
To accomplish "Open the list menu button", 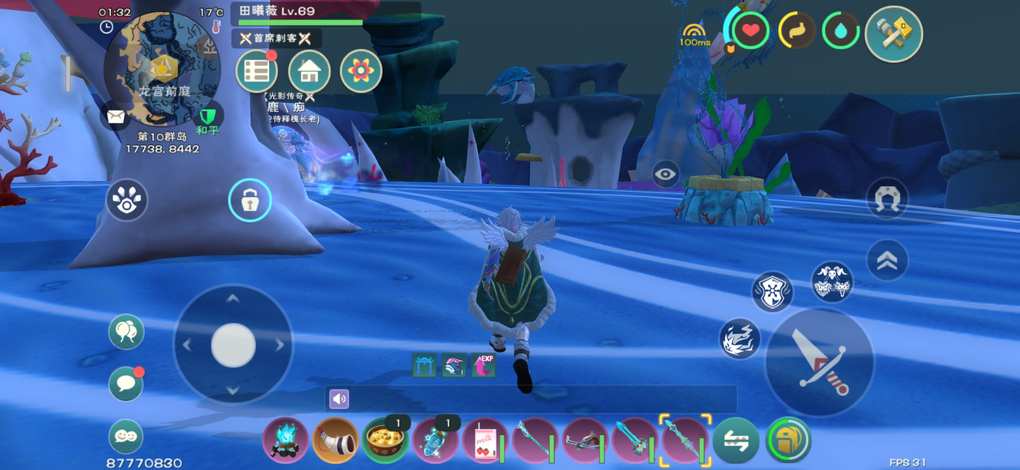I will coord(257,71).
